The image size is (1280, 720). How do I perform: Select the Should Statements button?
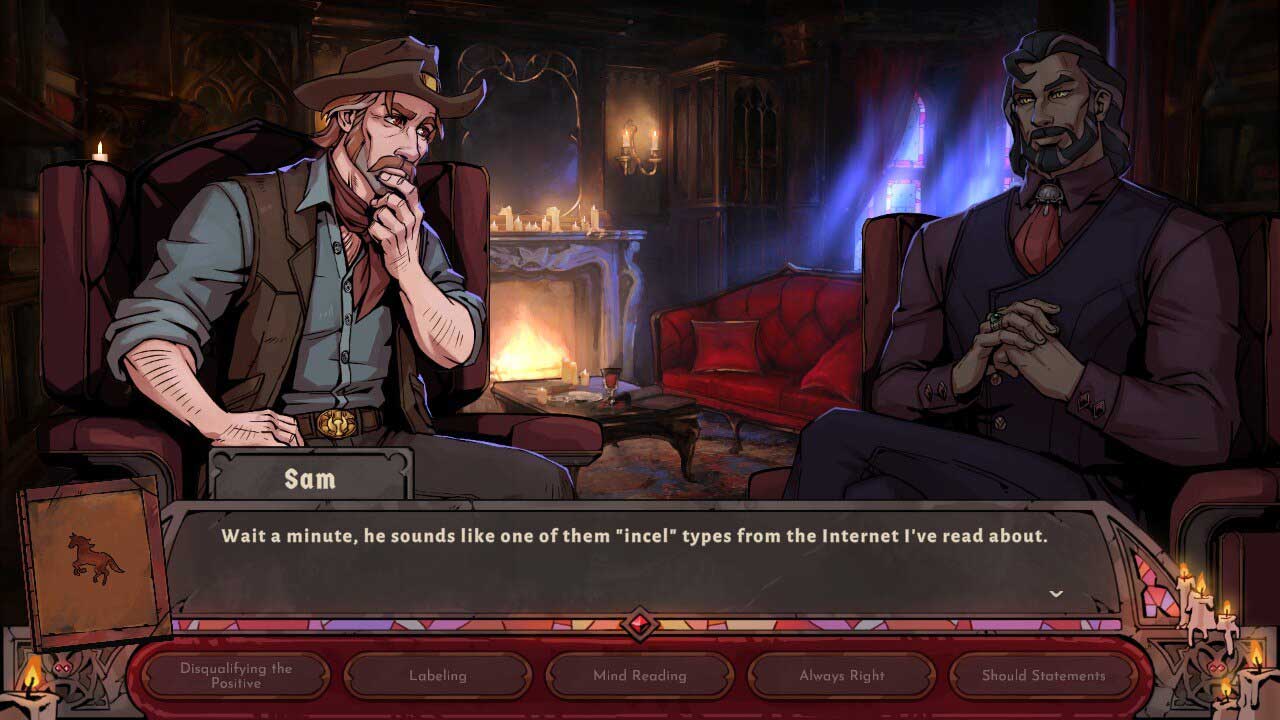click(x=1043, y=675)
